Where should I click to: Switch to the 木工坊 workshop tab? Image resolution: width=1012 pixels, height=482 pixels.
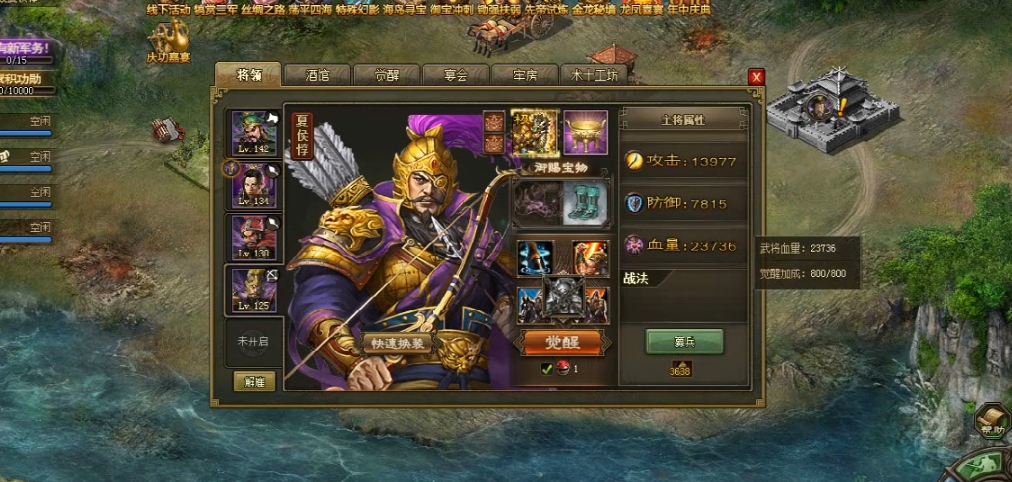coord(594,75)
